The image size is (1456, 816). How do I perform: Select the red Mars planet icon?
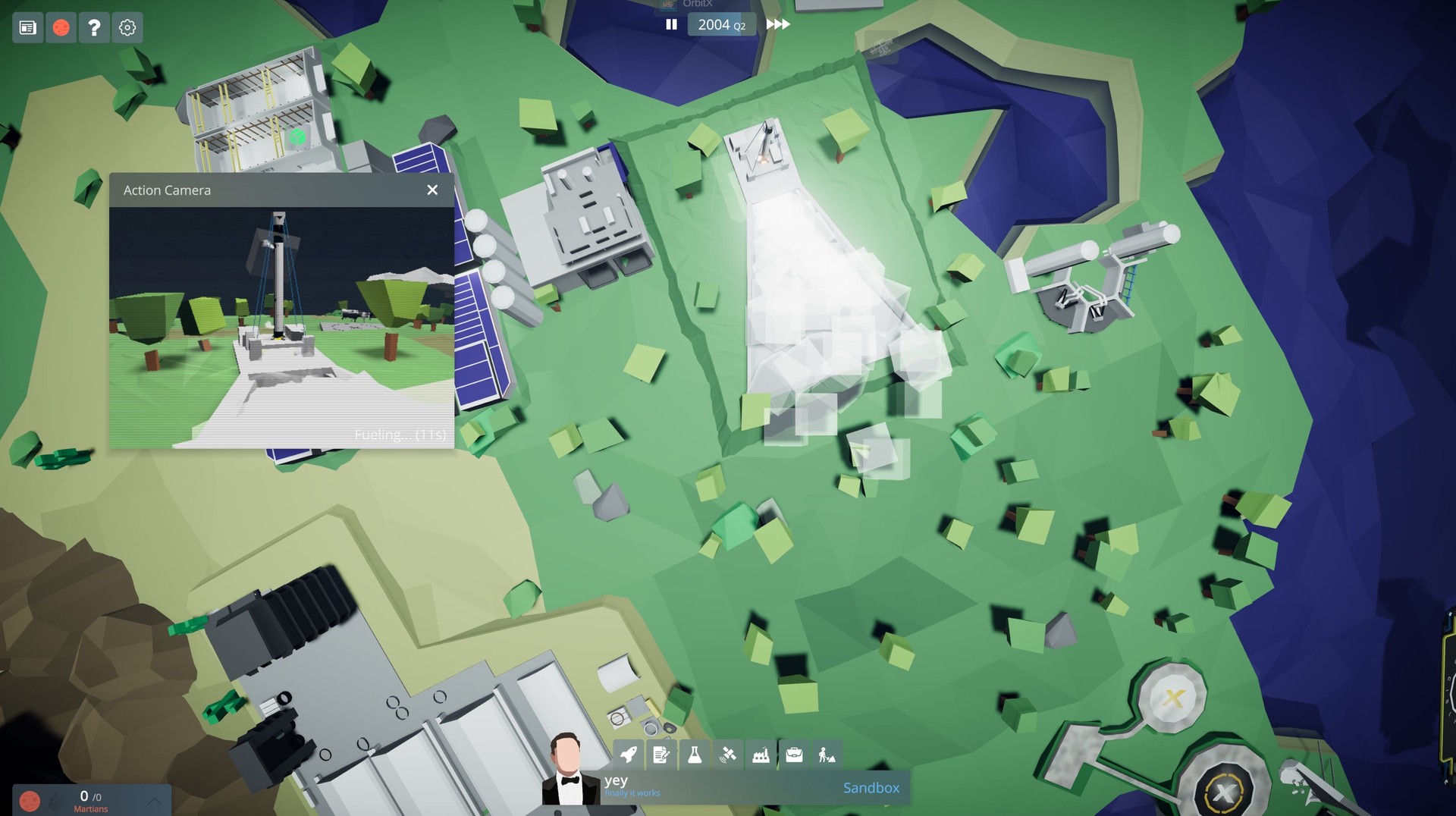[61, 27]
